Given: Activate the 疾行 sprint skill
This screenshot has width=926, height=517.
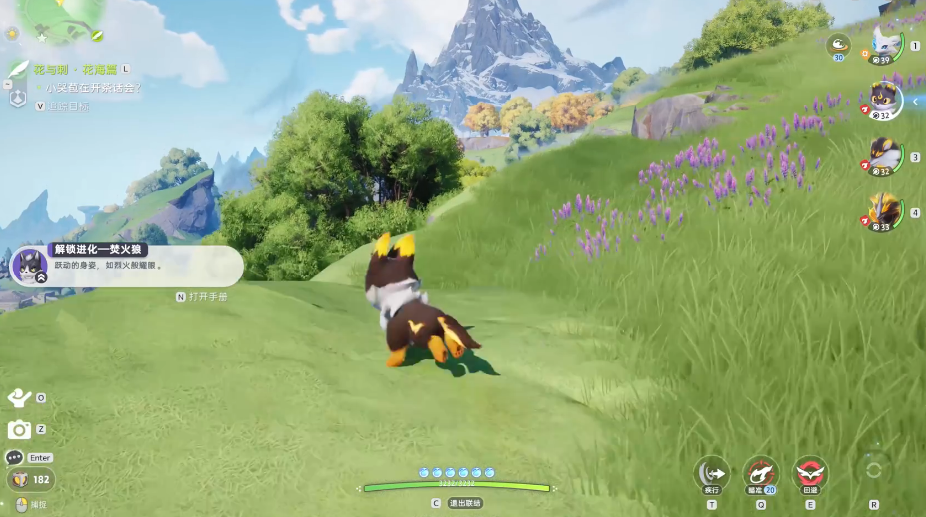Looking at the screenshot, I should [712, 472].
